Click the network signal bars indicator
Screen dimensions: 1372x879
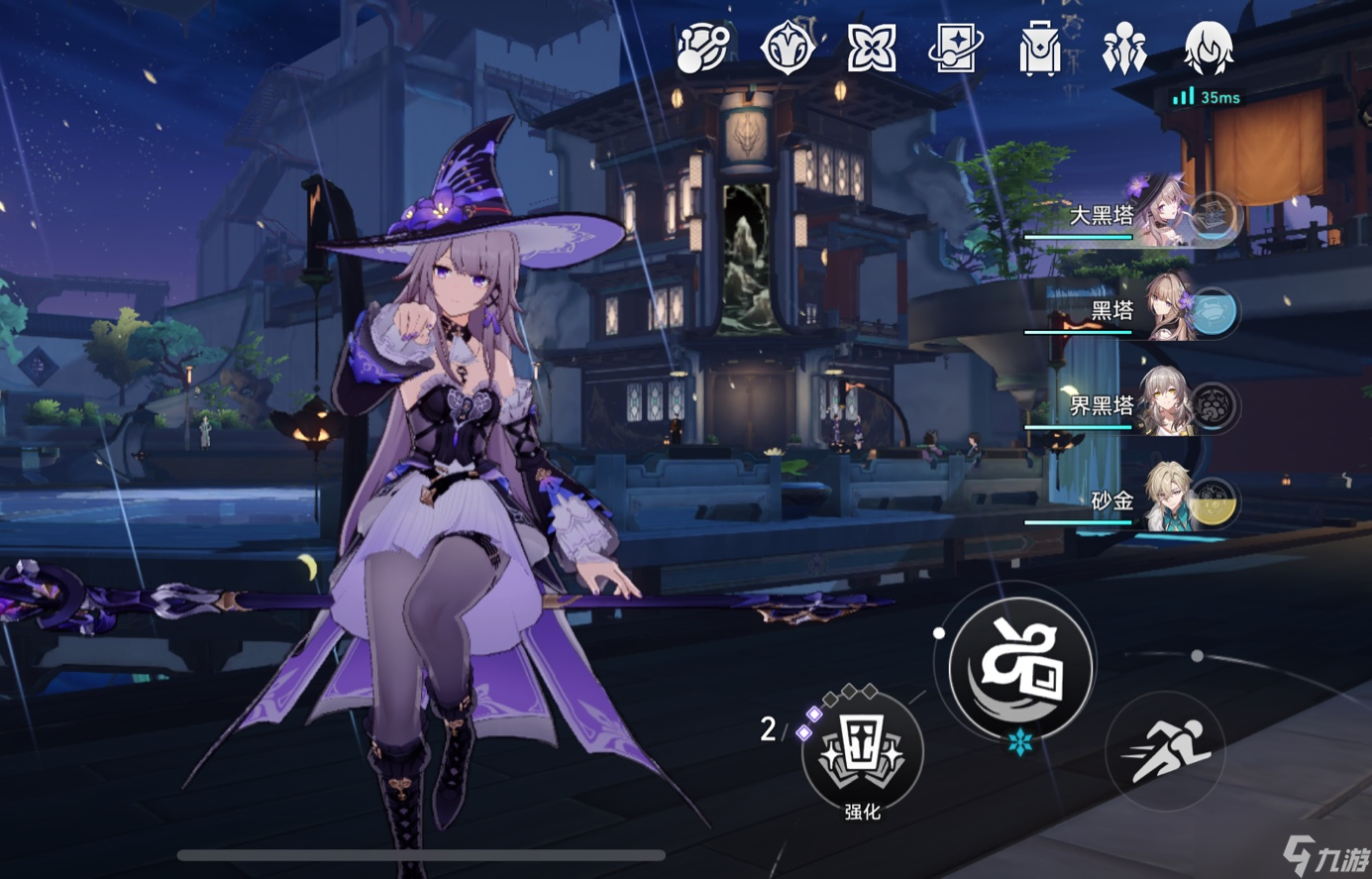[x=1185, y=98]
